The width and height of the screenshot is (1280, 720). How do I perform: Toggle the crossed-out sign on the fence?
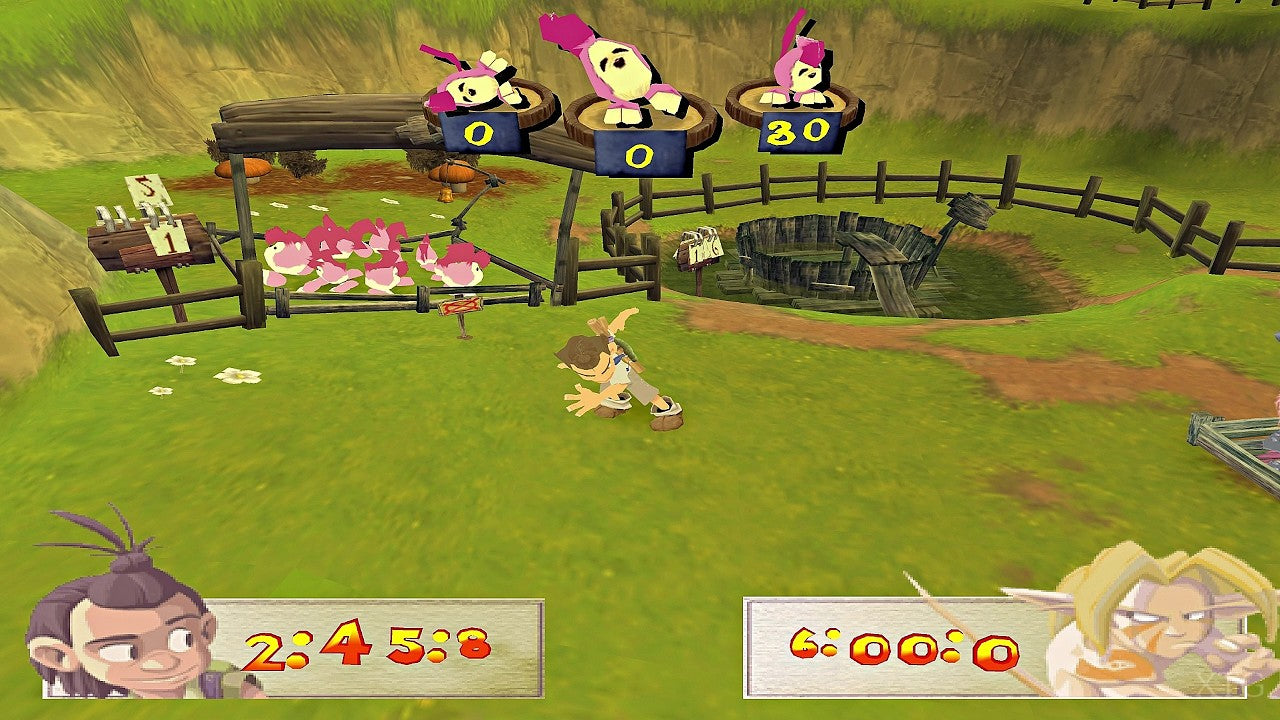[461, 305]
